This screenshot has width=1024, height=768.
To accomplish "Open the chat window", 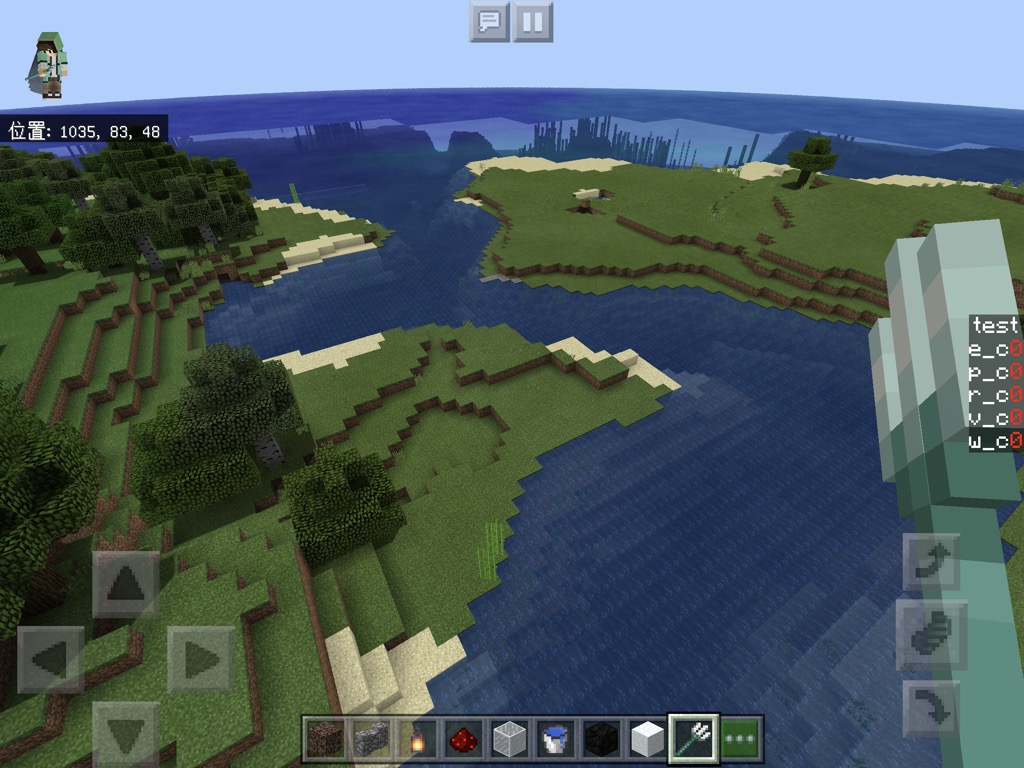I will tap(489, 21).
